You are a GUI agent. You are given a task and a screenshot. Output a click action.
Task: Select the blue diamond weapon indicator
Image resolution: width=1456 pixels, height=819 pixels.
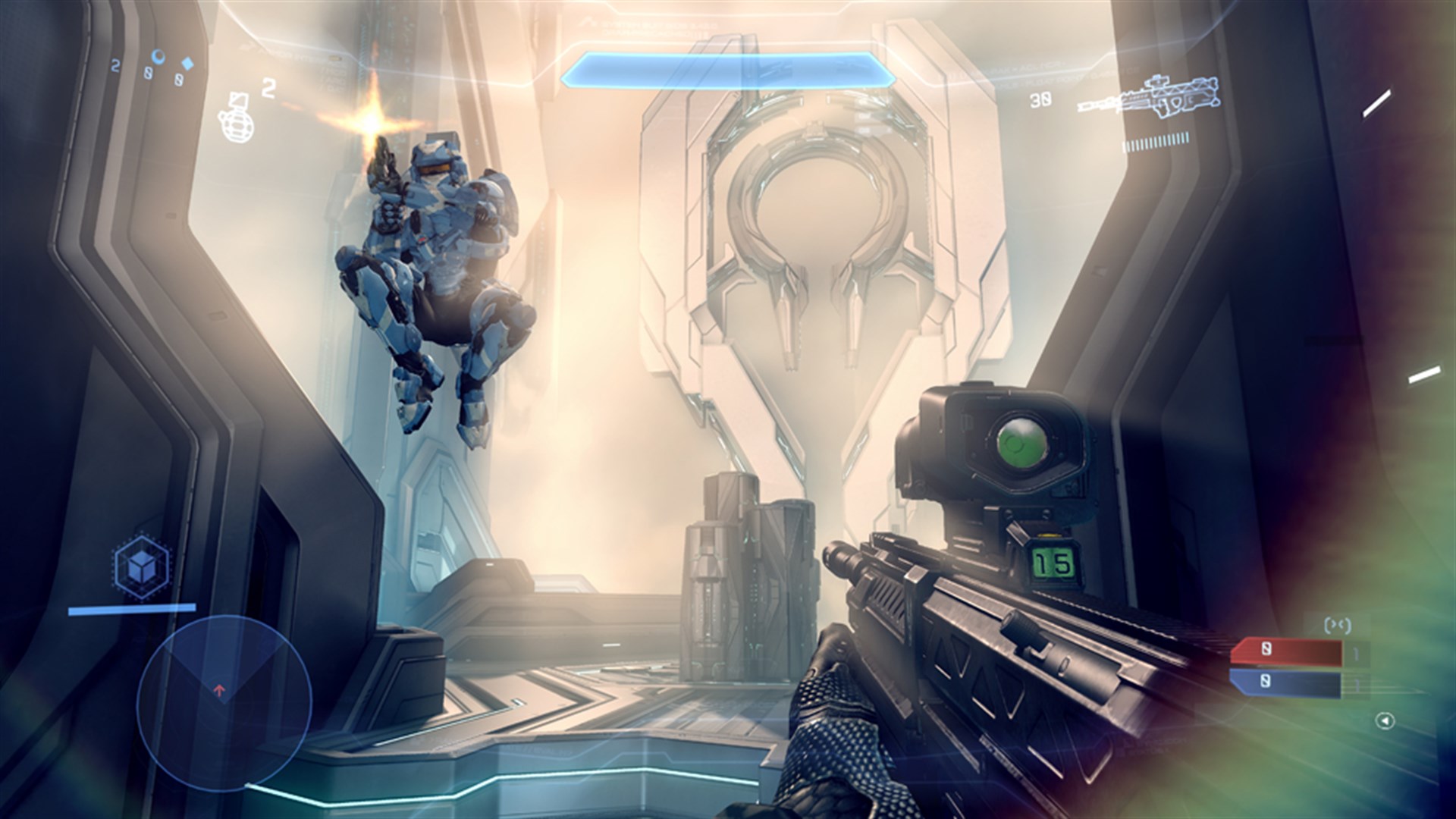pos(187,64)
